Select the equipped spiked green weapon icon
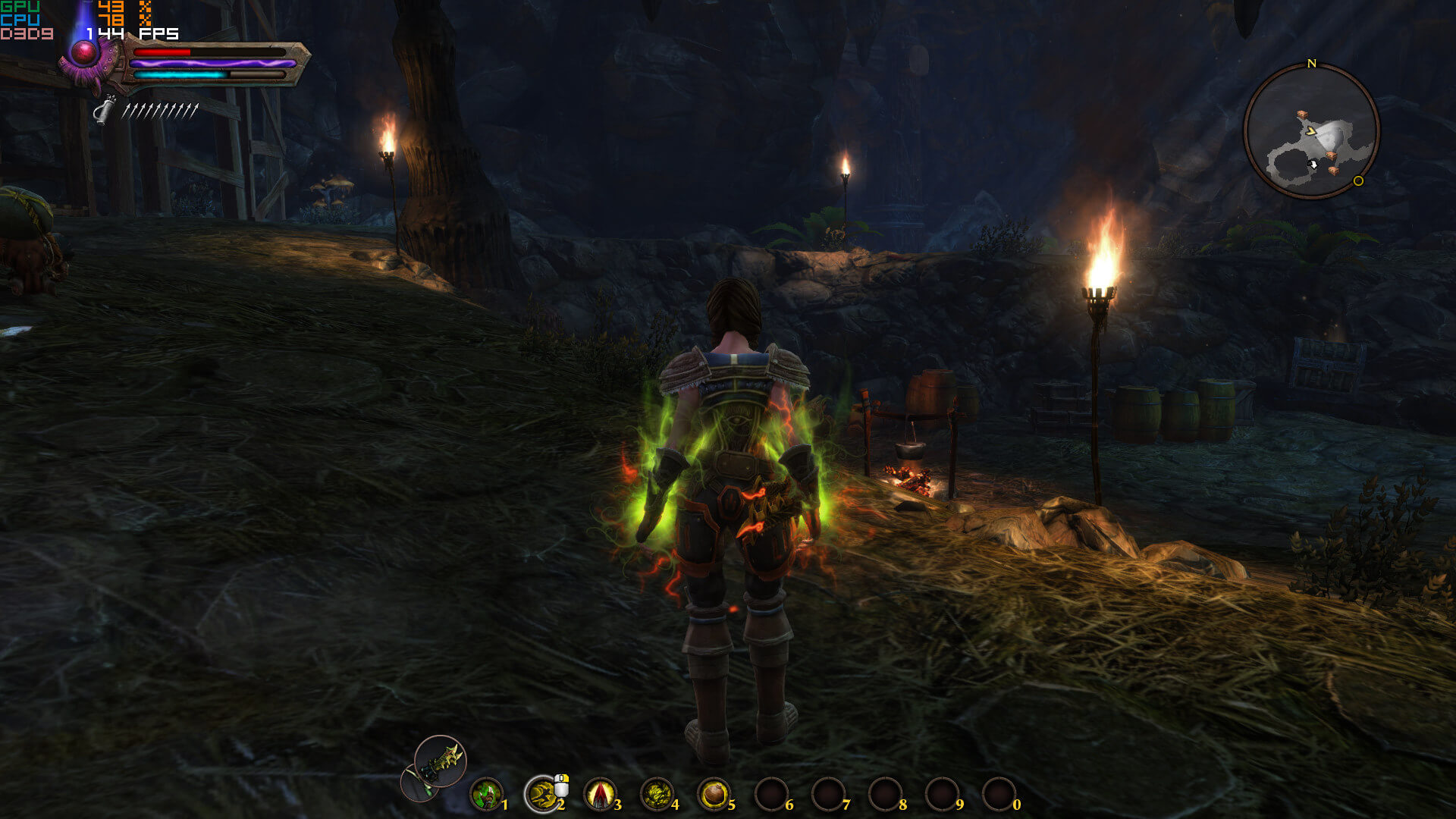Viewport: 1456px width, 819px height. tap(441, 761)
